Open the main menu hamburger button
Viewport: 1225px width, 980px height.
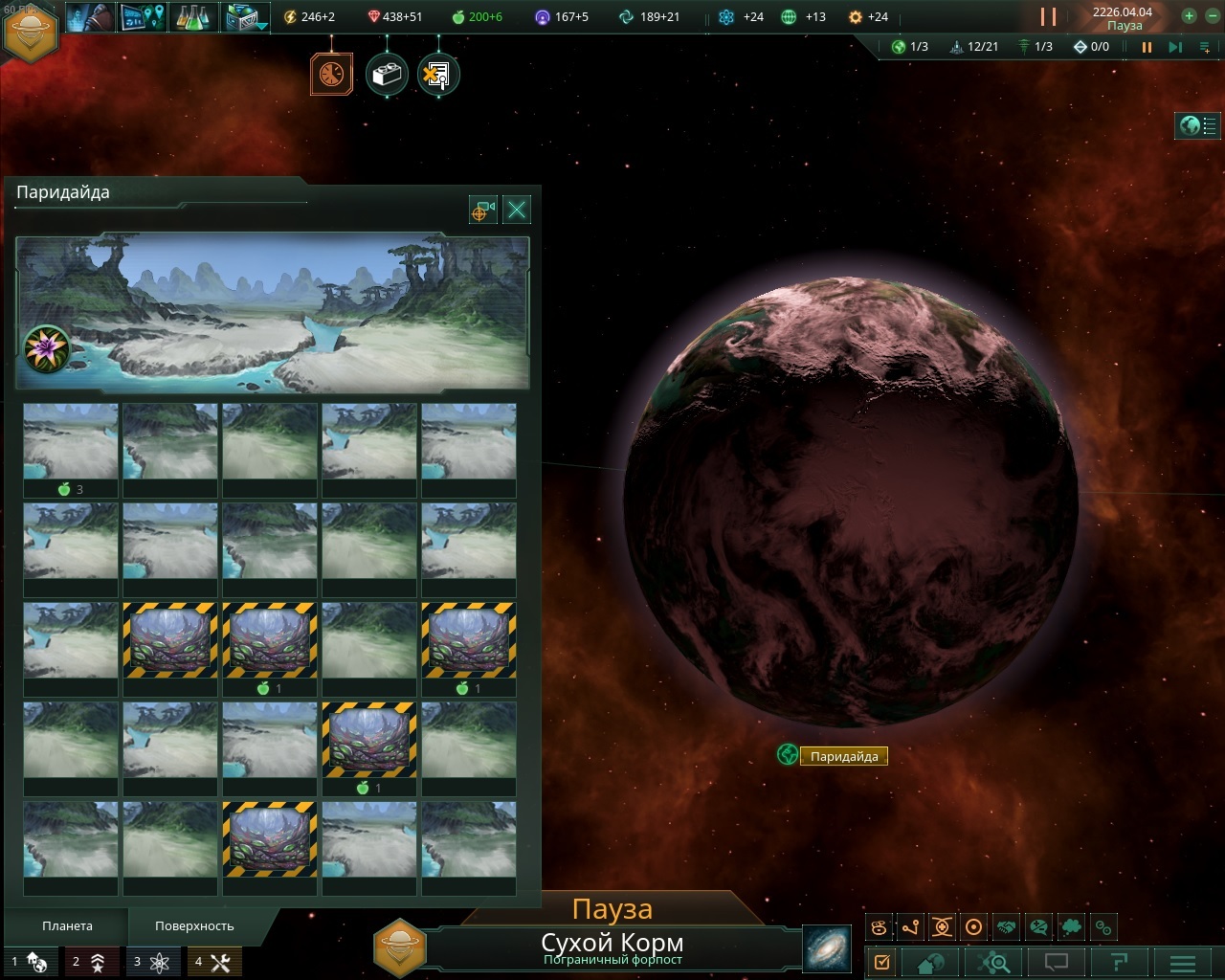pyautogui.click(x=1183, y=962)
